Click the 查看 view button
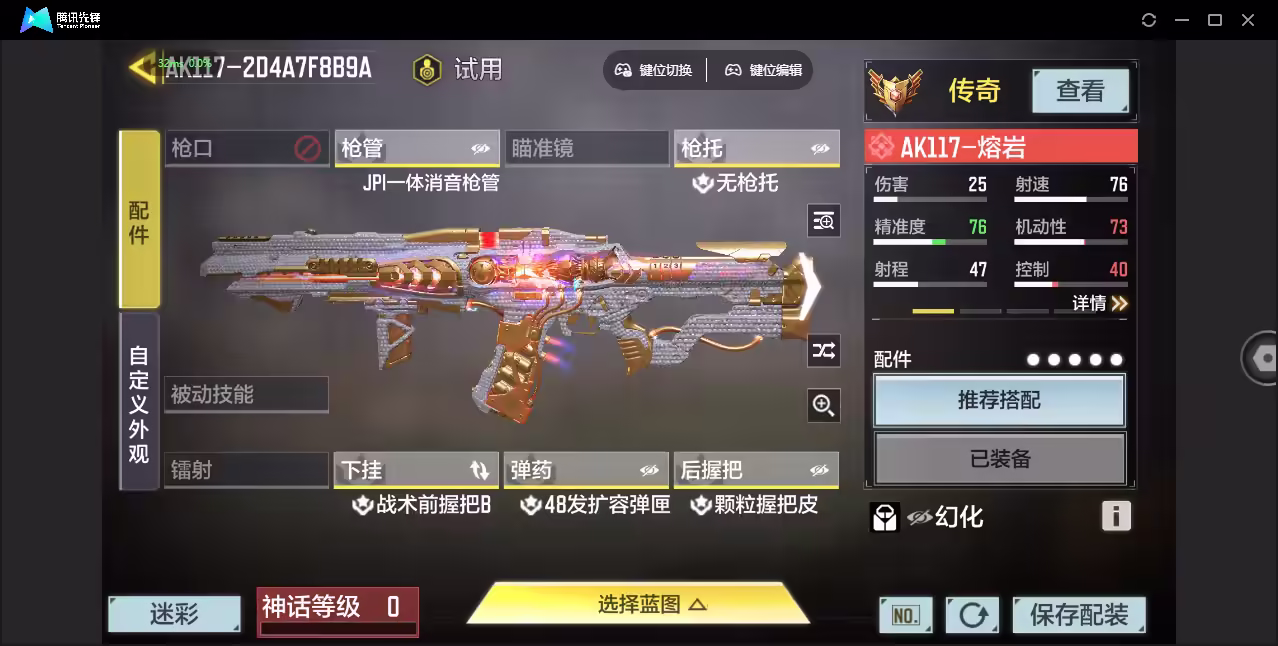This screenshot has width=1278, height=646. tap(1079, 91)
